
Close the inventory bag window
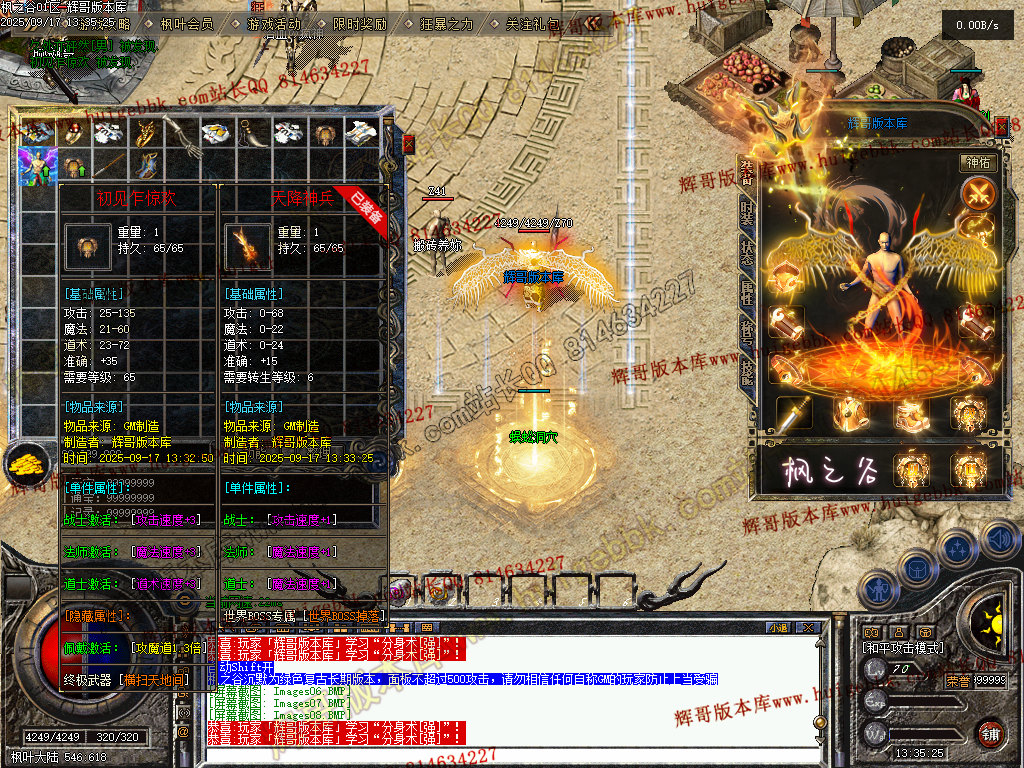[x=408, y=144]
